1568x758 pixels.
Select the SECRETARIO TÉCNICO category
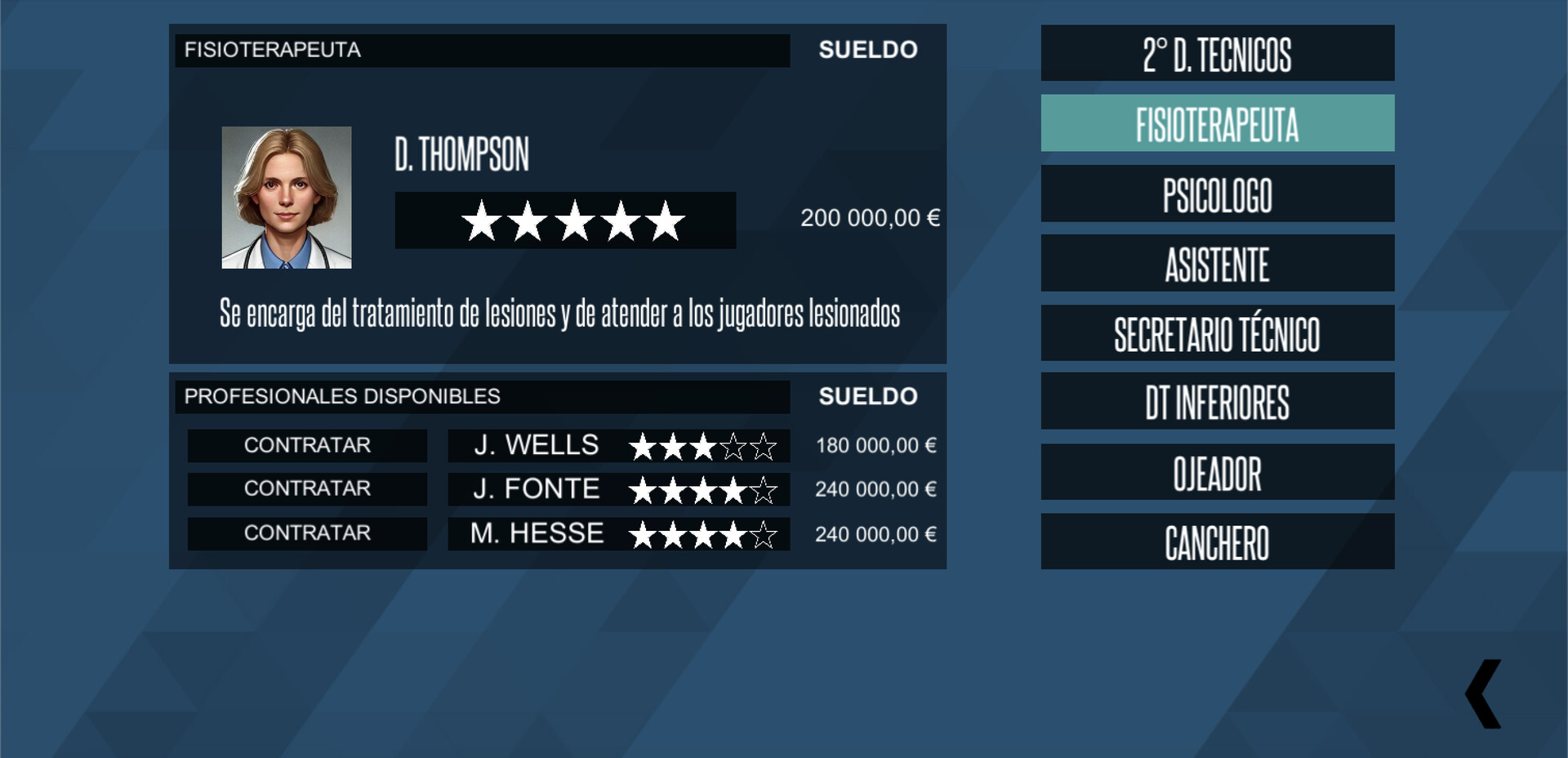(1216, 332)
